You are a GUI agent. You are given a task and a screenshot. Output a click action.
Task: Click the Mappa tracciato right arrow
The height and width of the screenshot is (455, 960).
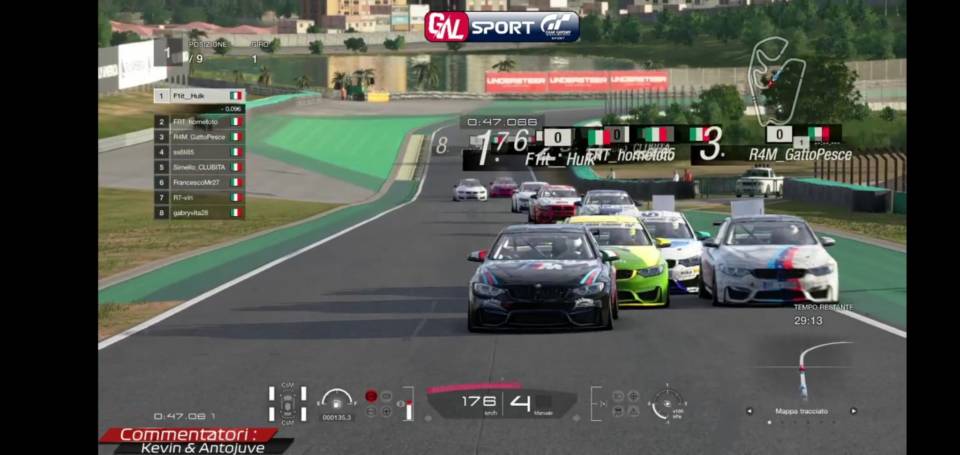point(853,411)
